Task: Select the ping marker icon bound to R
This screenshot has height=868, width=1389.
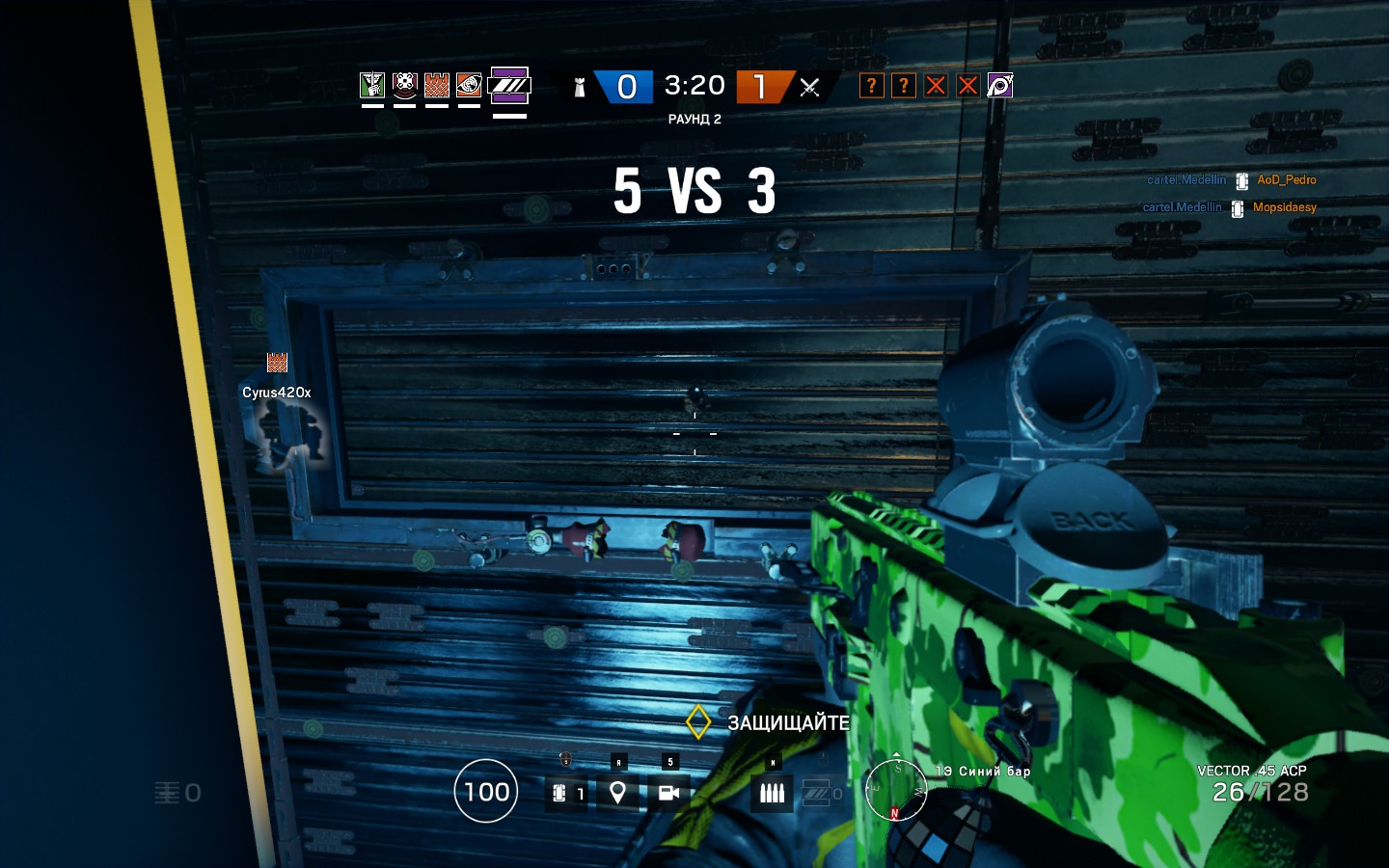Action: point(618,792)
